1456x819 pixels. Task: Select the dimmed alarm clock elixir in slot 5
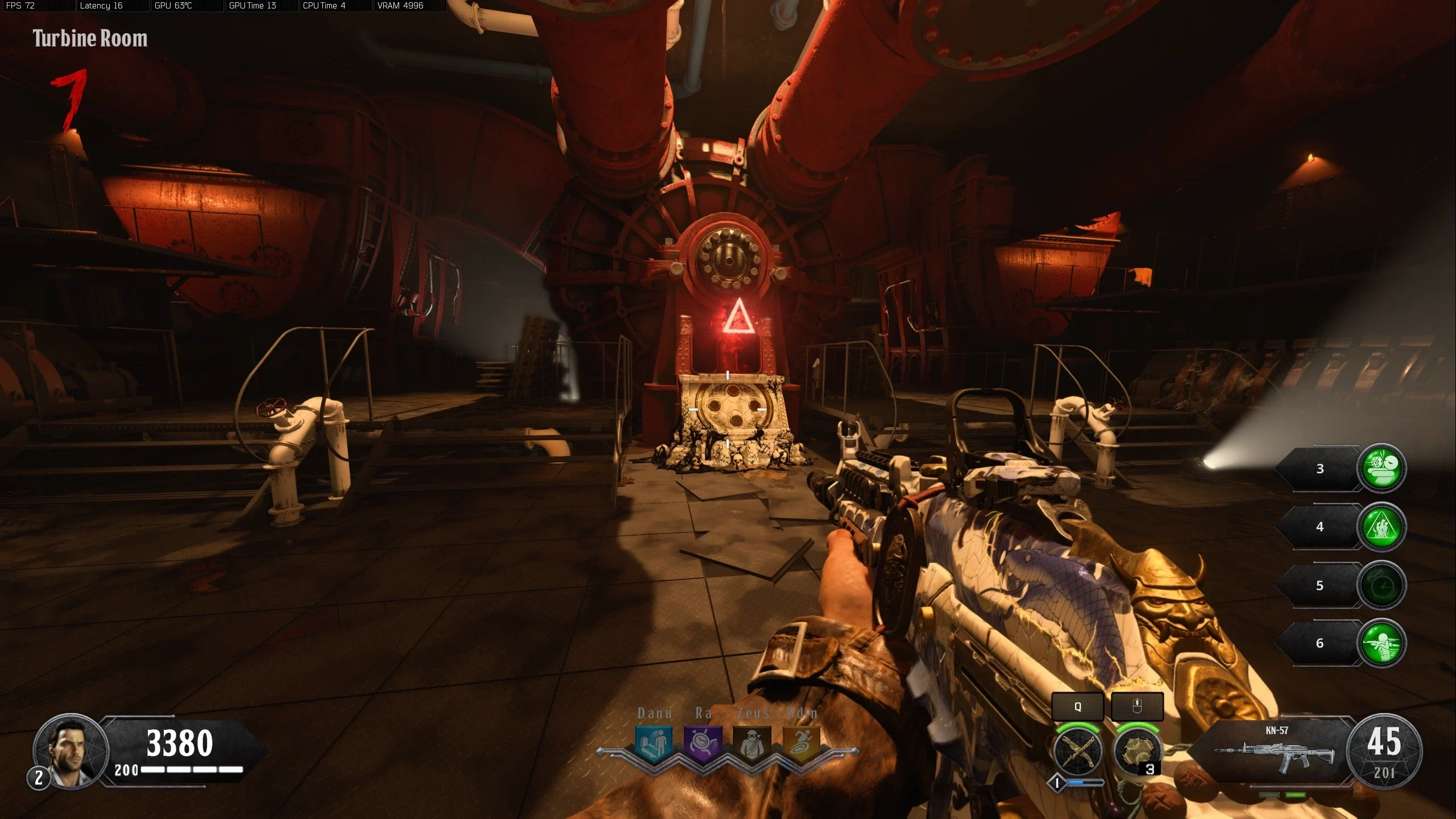pos(1382,585)
